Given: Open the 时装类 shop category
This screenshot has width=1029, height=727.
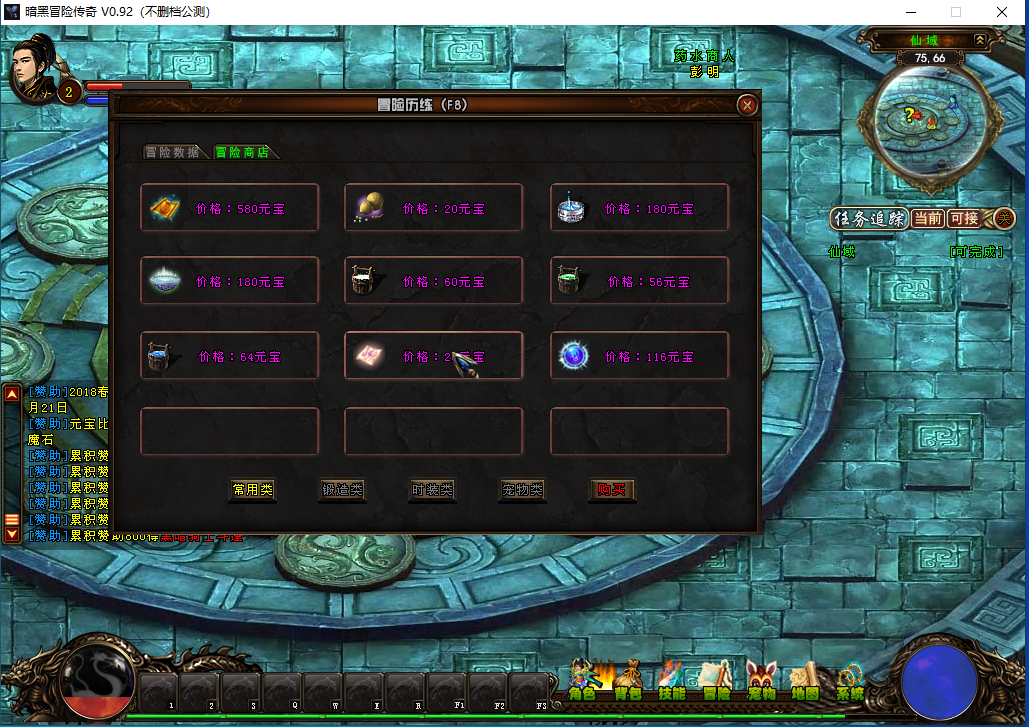Looking at the screenshot, I should point(432,490).
